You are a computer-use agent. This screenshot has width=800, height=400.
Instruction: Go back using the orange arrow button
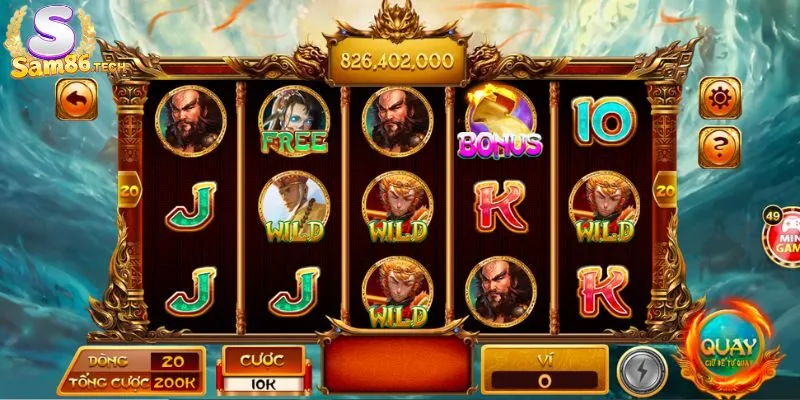point(77,100)
